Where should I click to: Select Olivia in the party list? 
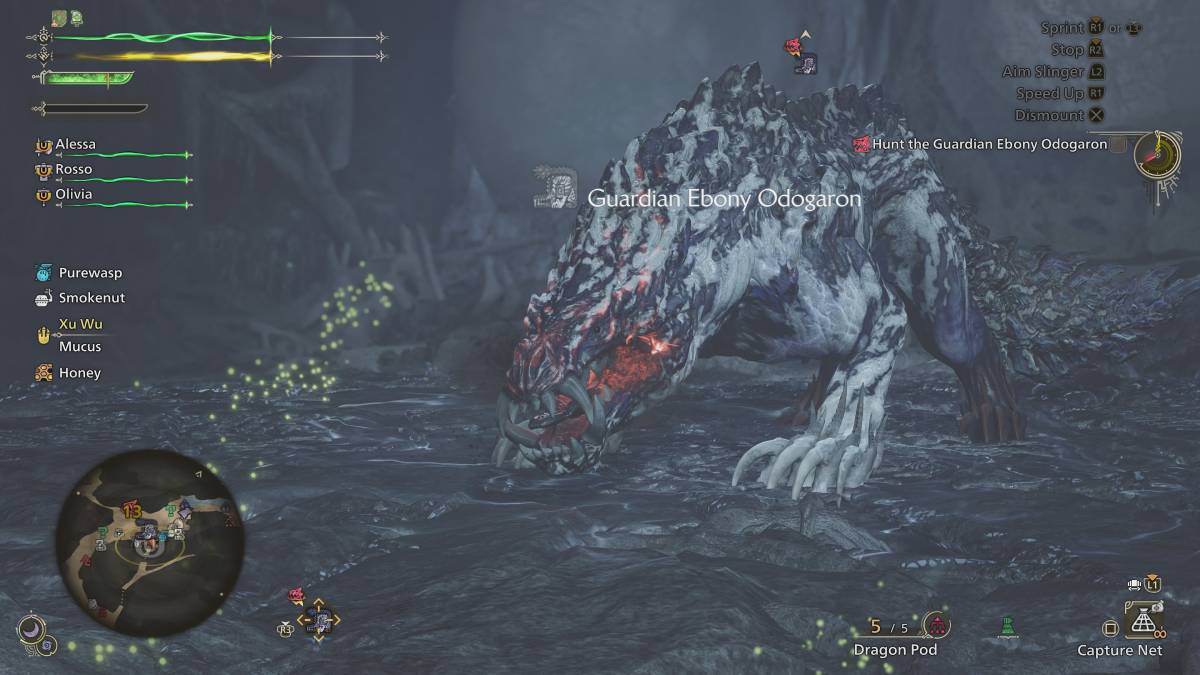point(73,194)
